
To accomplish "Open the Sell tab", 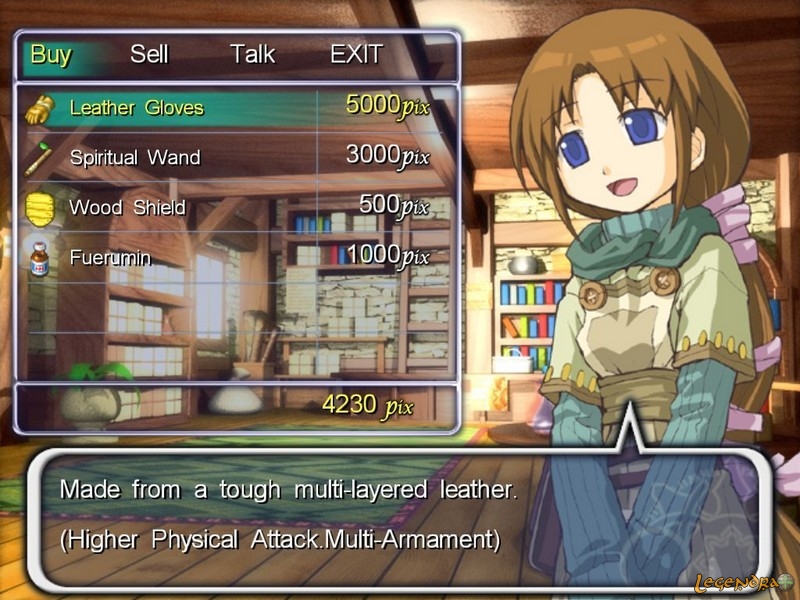I will (x=149, y=54).
